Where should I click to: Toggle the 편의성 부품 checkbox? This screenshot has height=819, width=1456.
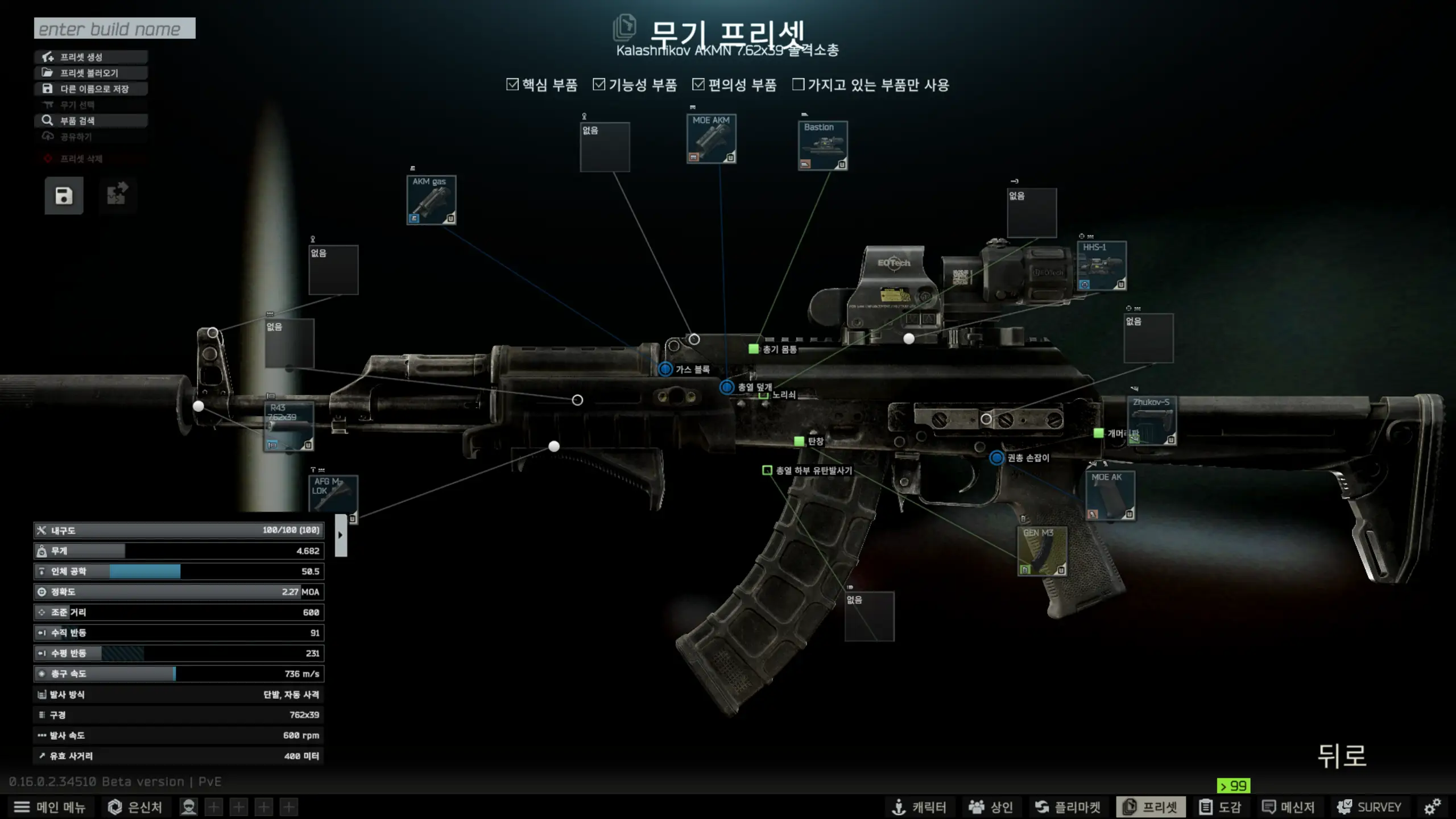[x=698, y=85]
